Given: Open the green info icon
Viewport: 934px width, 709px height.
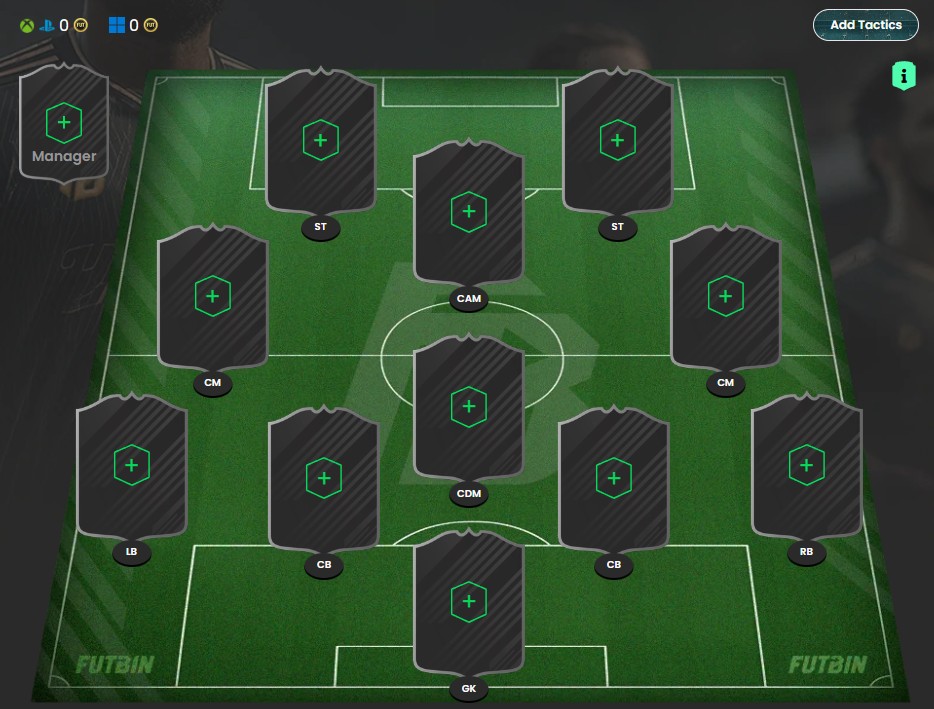Looking at the screenshot, I should (x=903, y=75).
